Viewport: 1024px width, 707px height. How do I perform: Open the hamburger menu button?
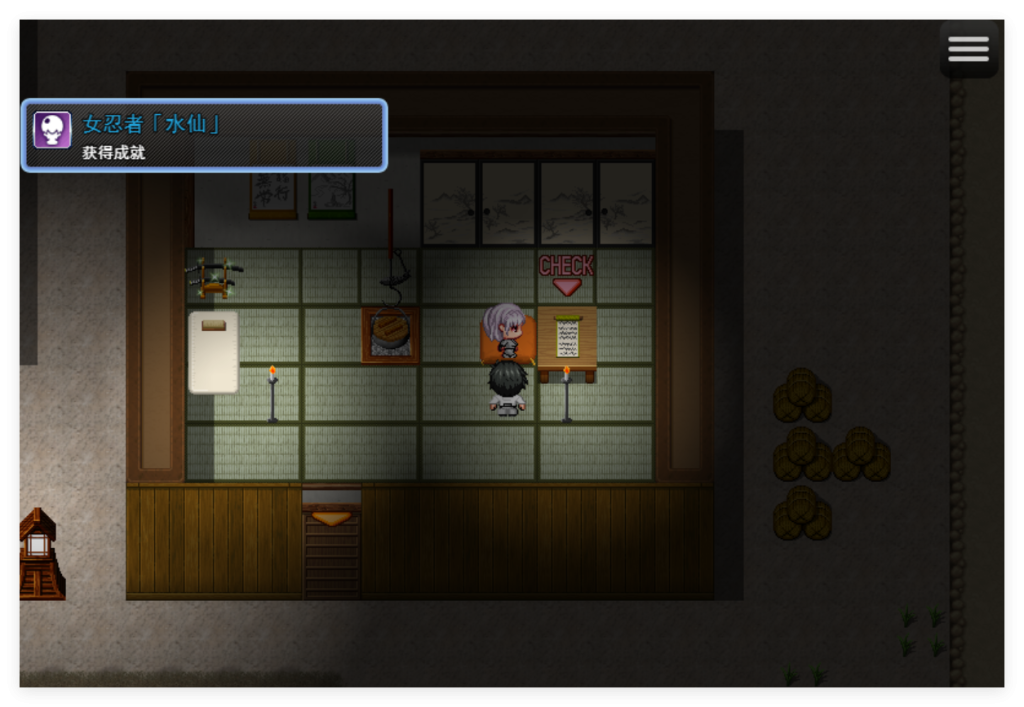968,49
